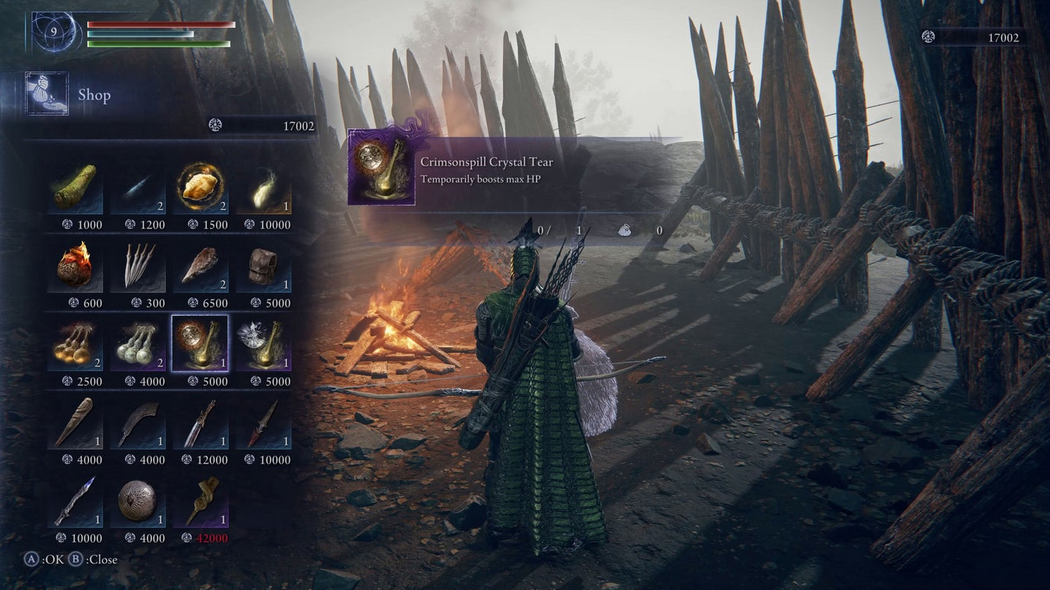This screenshot has width=1050, height=590.
Task: Pick the item priced 42000
Action: (x=199, y=501)
